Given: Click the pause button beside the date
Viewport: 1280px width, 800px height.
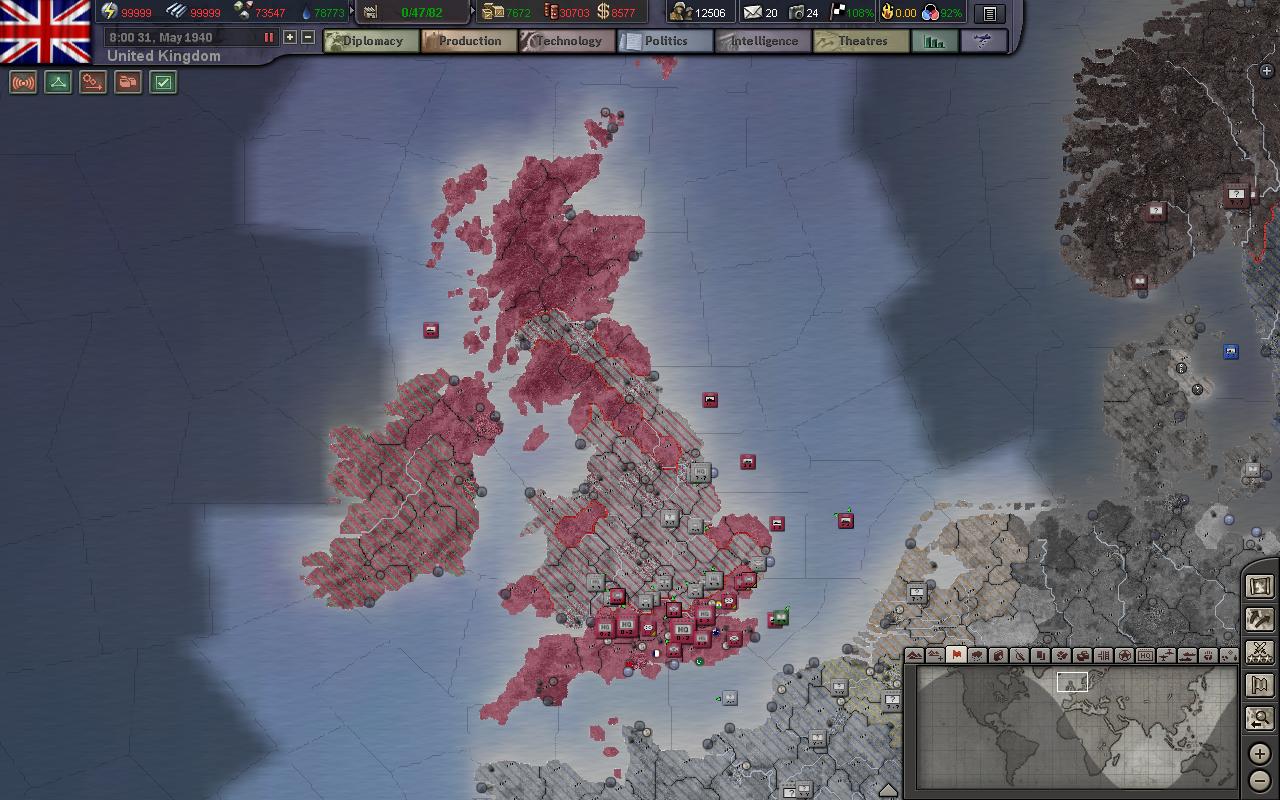Looking at the screenshot, I should click(x=268, y=37).
